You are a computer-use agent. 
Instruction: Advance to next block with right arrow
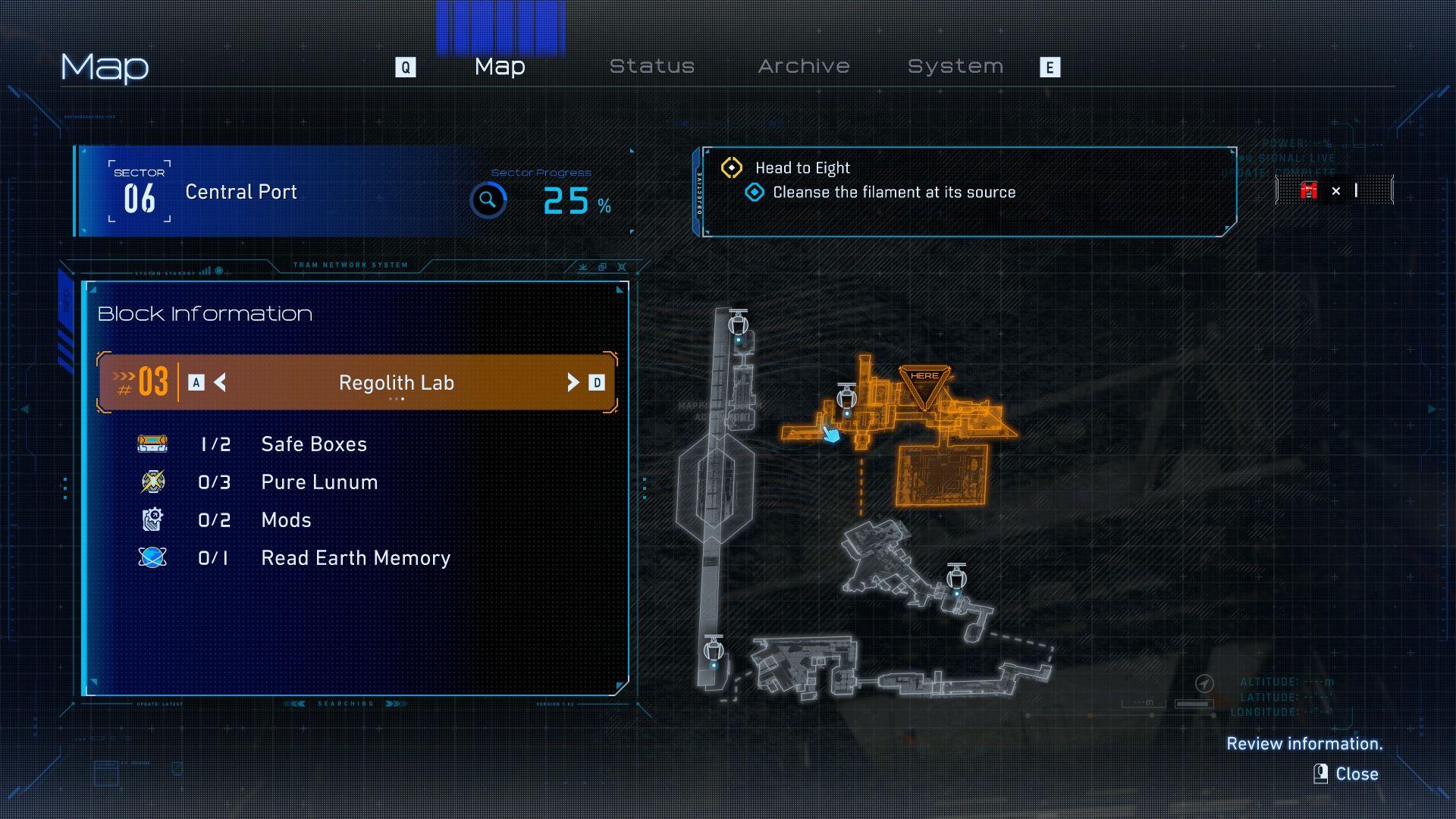click(573, 382)
